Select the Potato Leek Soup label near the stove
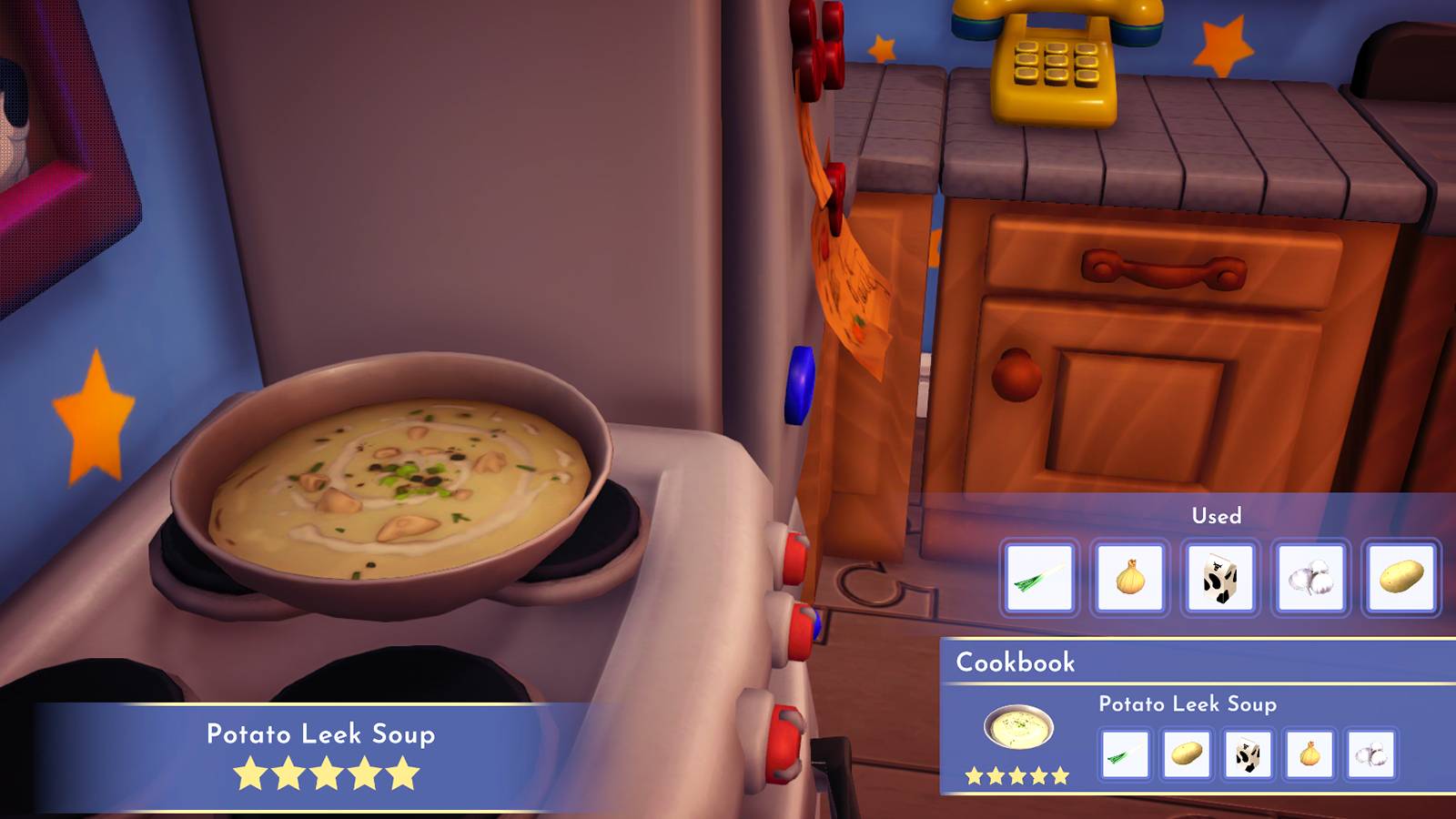This screenshot has width=1456, height=819. coord(323,732)
